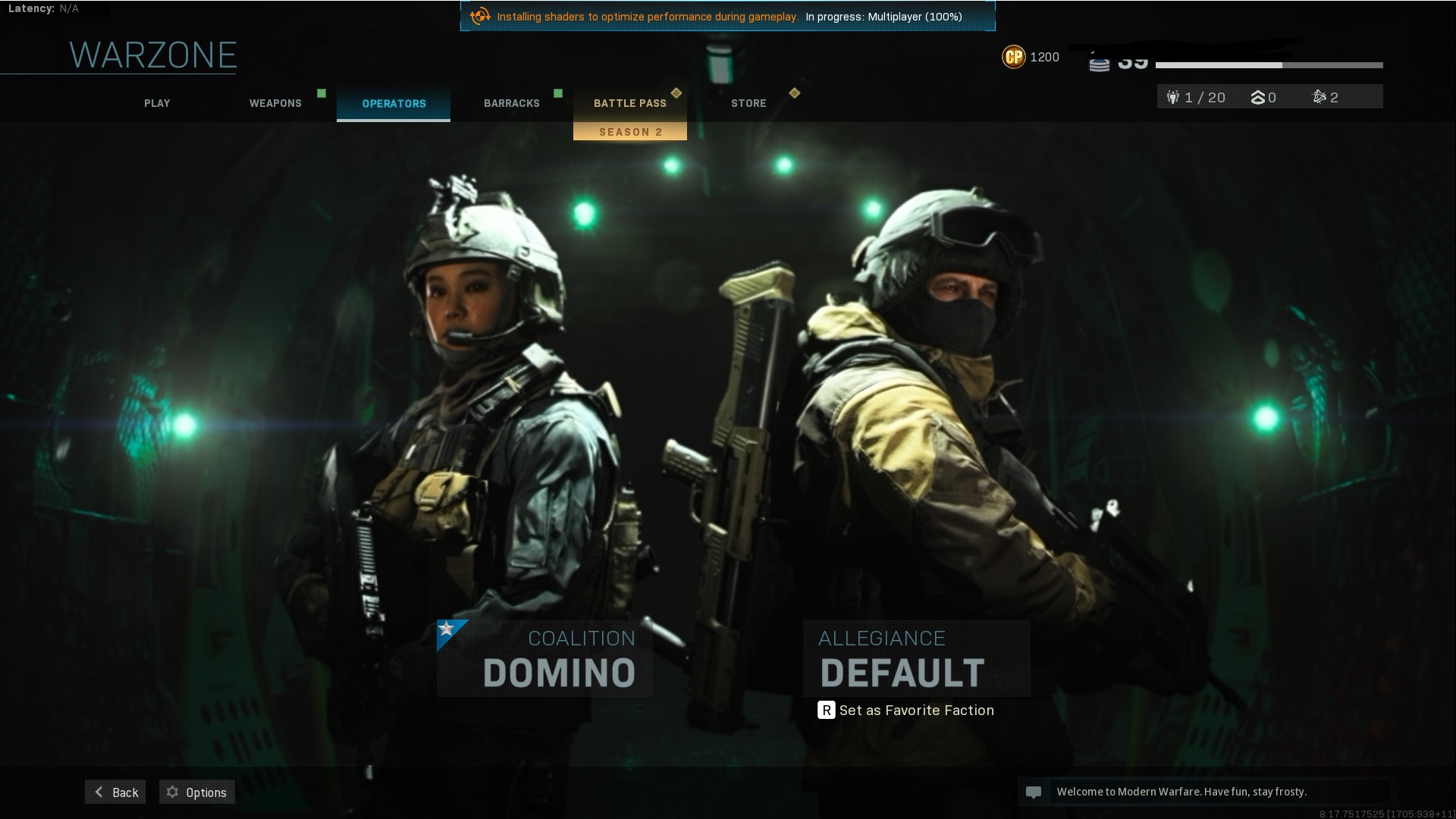Image resolution: width=1456 pixels, height=819 pixels.
Task: Click the chat message icon near the welcome text
Action: [x=1034, y=791]
